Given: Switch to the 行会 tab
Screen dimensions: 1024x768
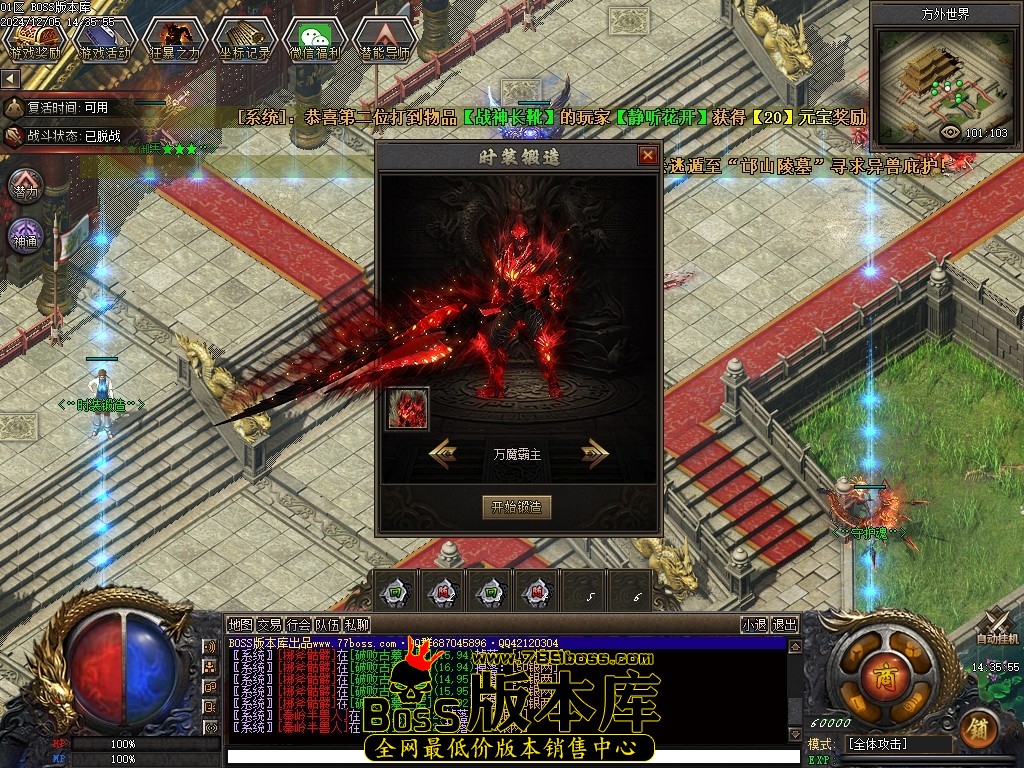Looking at the screenshot, I should [298, 625].
